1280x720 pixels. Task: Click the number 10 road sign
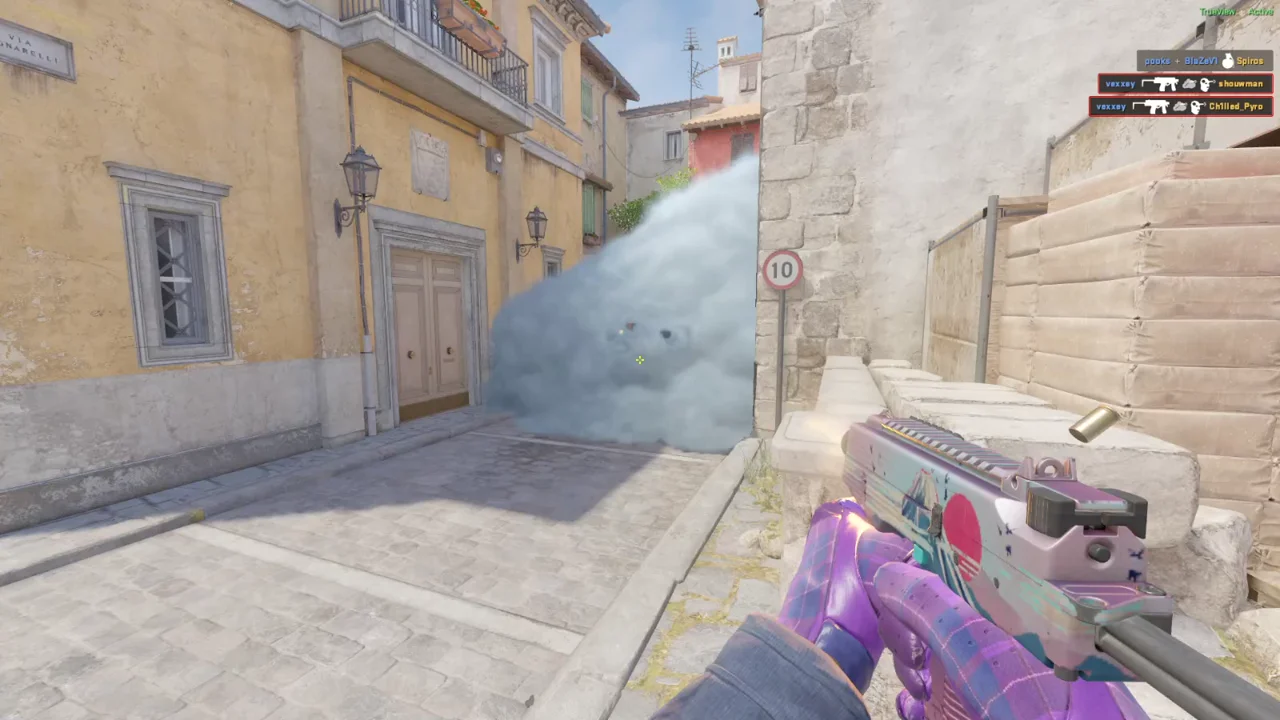[783, 268]
